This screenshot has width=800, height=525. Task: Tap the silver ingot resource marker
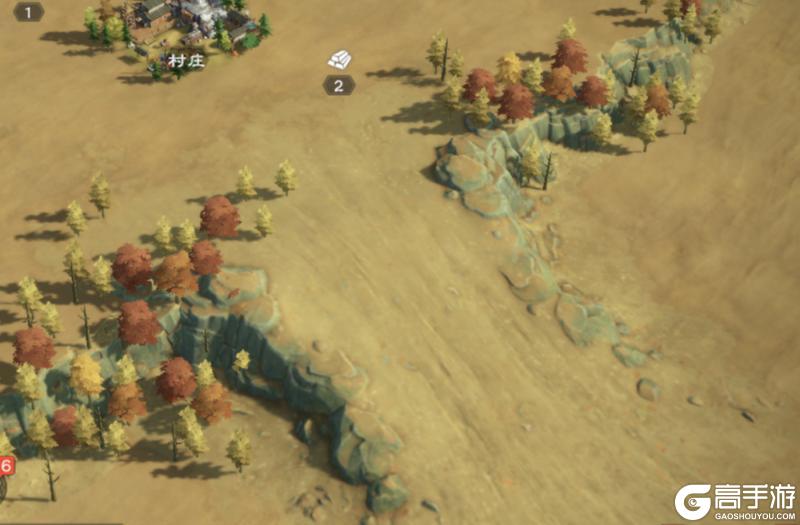click(339, 60)
